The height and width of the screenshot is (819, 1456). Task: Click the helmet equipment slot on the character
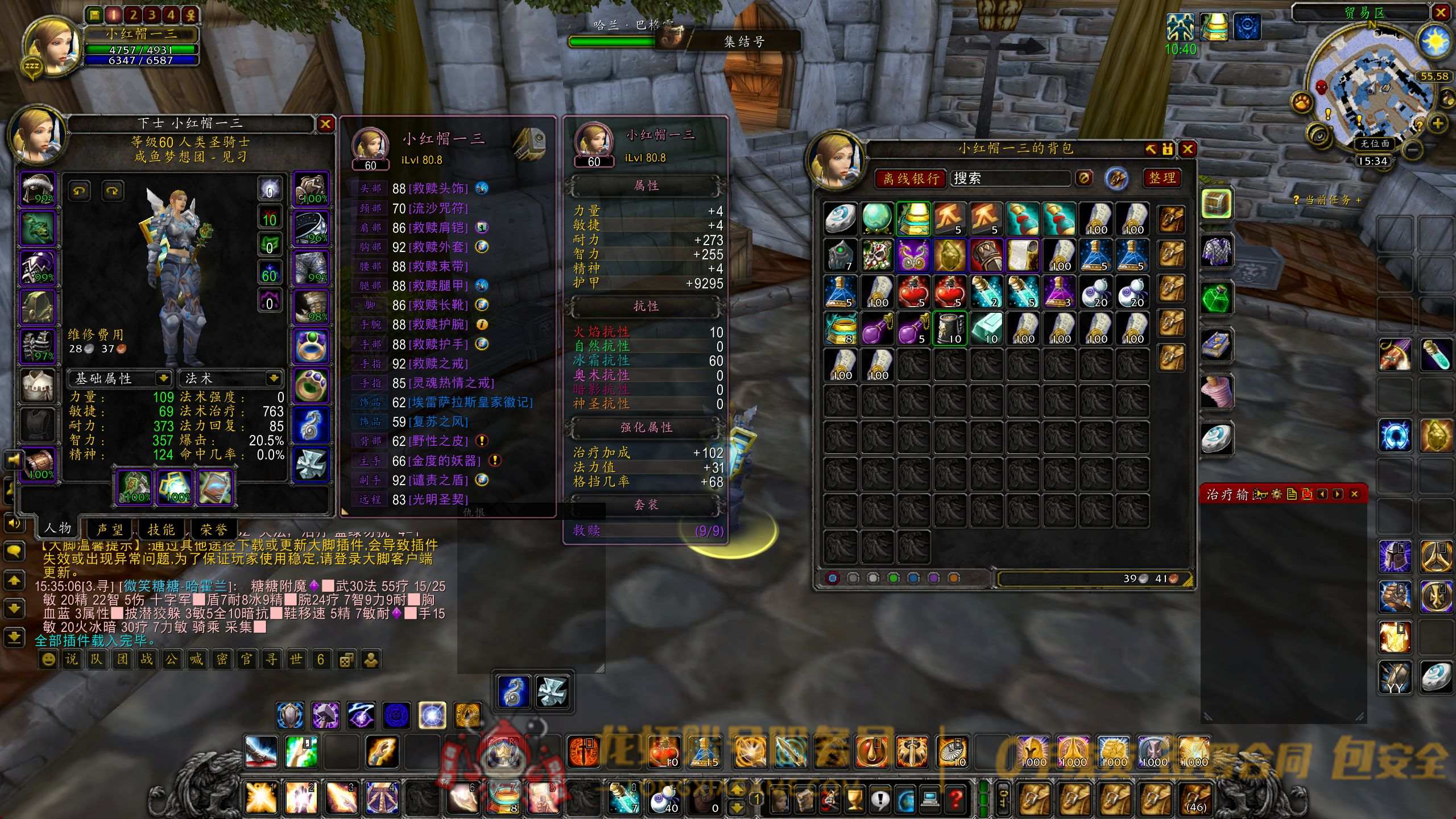point(38,189)
